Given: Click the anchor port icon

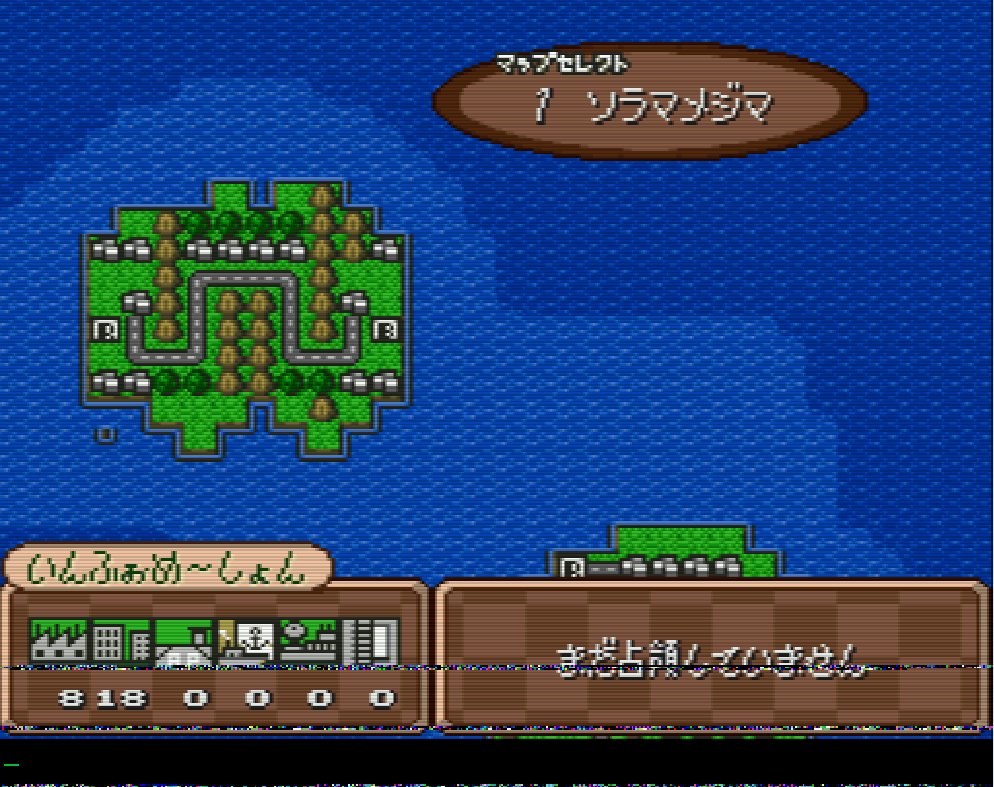Looking at the screenshot, I should 247,641.
